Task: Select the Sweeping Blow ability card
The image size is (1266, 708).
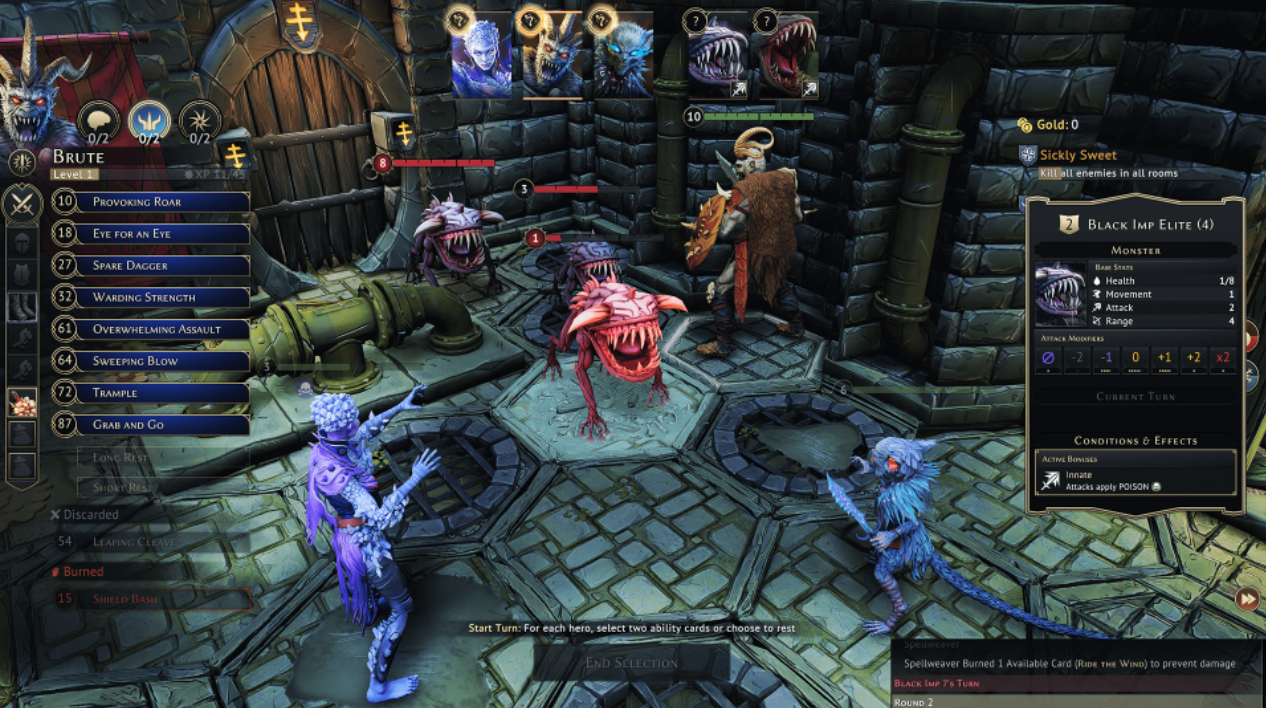Action: pyautogui.click(x=150, y=361)
